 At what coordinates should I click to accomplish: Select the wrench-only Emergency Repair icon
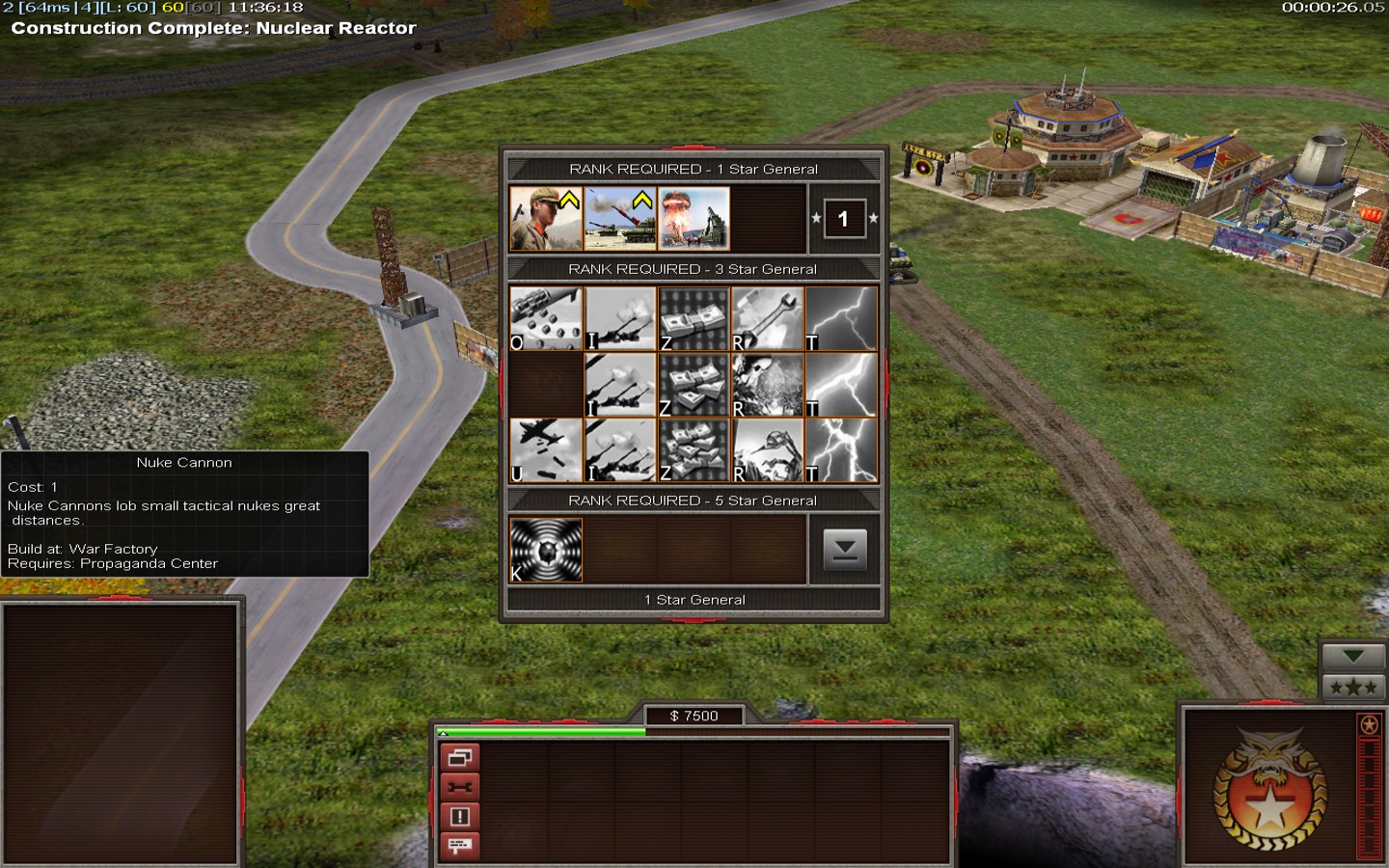click(x=767, y=318)
